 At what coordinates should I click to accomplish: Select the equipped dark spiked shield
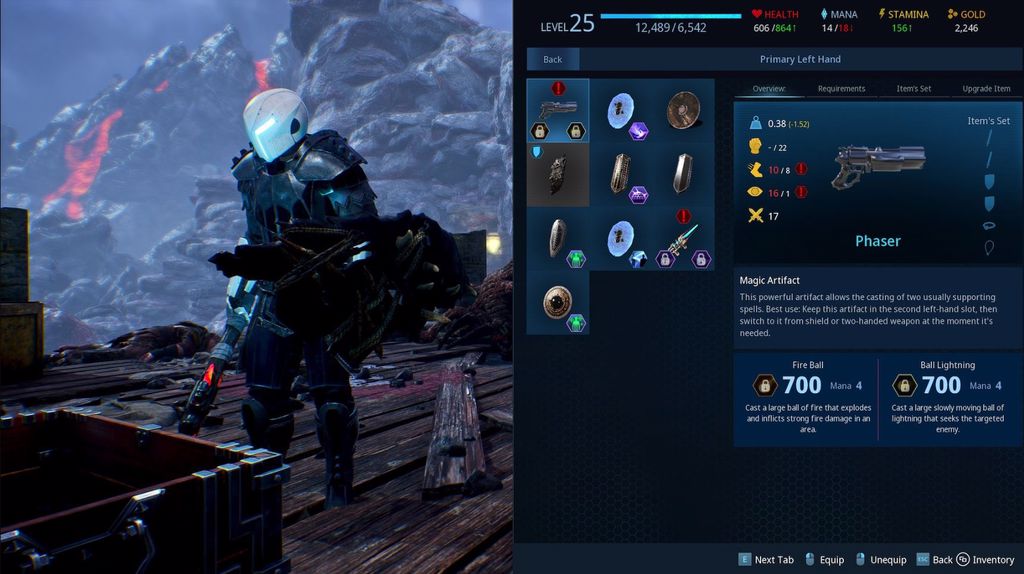point(558,174)
